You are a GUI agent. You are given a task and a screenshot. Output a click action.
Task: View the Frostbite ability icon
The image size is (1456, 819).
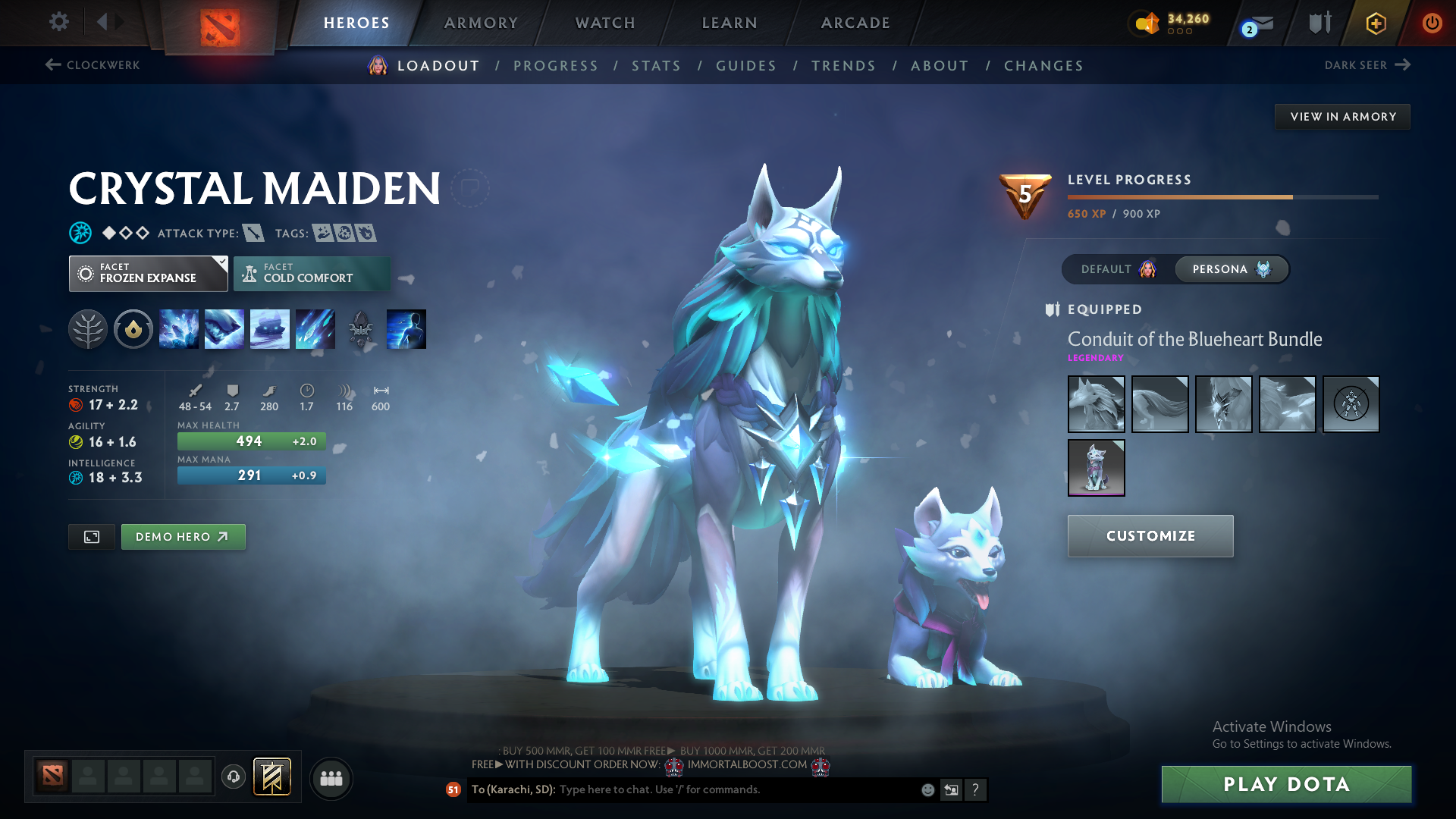[x=224, y=329]
